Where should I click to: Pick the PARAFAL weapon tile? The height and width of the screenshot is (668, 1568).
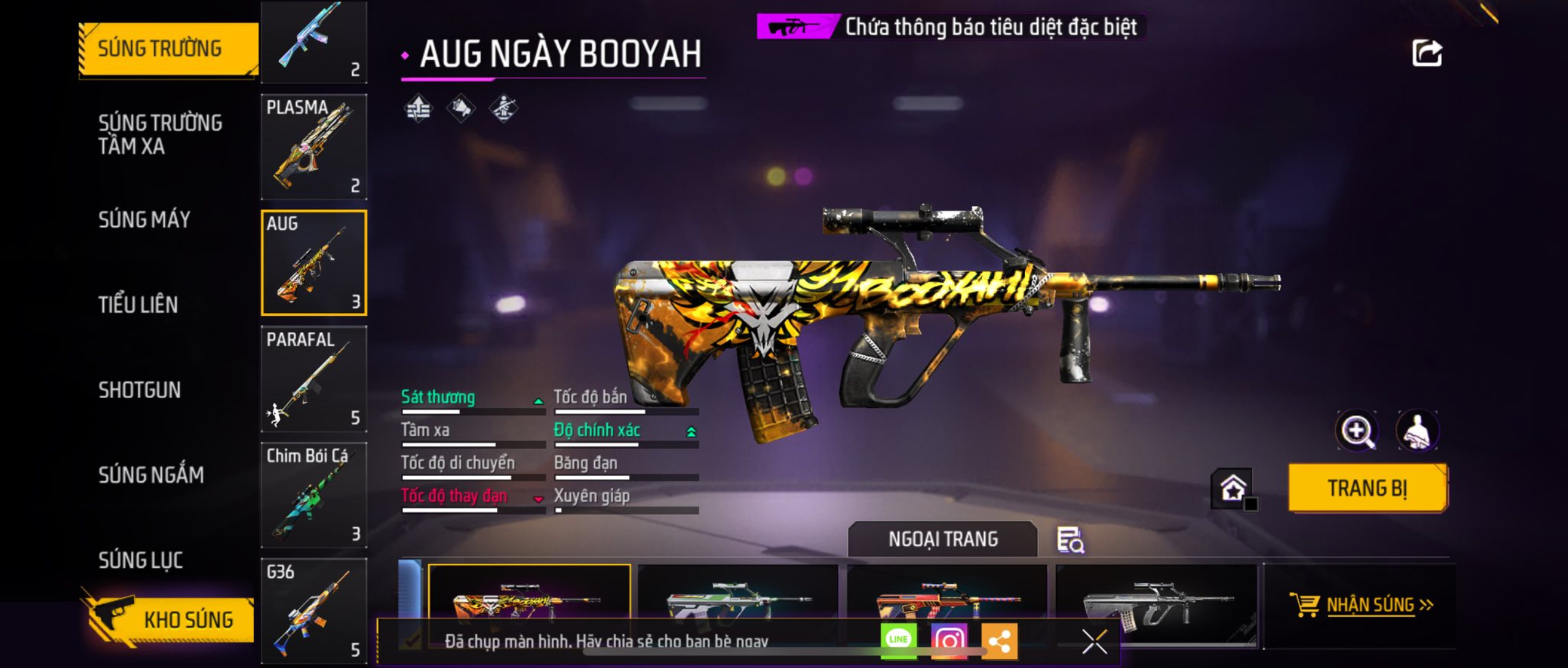tap(314, 379)
